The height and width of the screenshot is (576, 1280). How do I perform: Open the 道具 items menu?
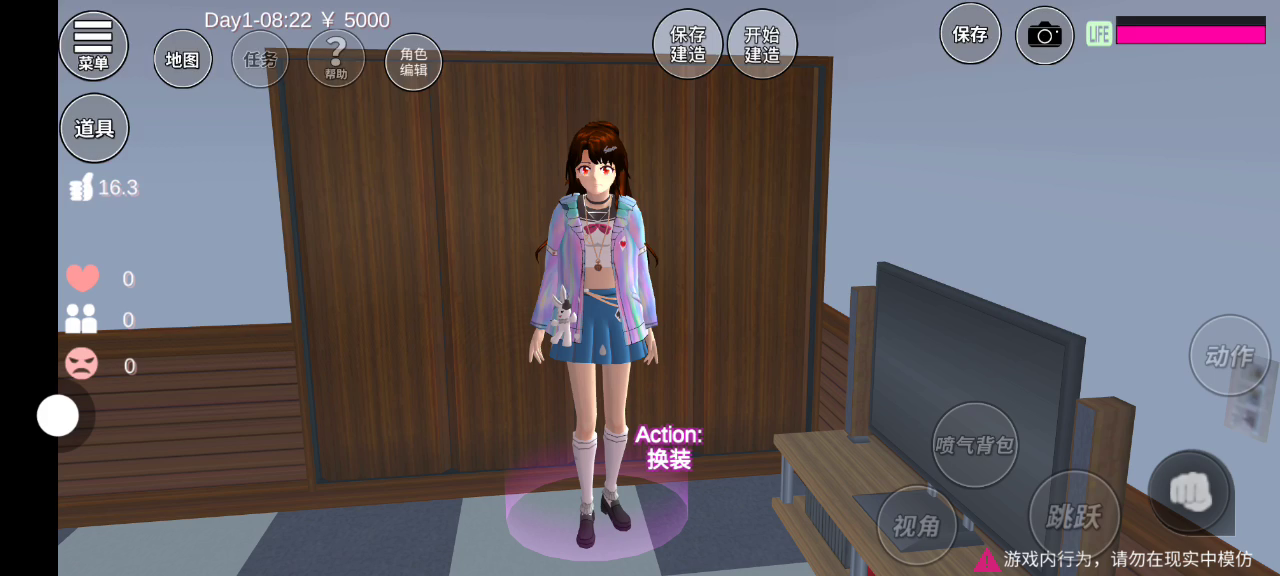94,127
